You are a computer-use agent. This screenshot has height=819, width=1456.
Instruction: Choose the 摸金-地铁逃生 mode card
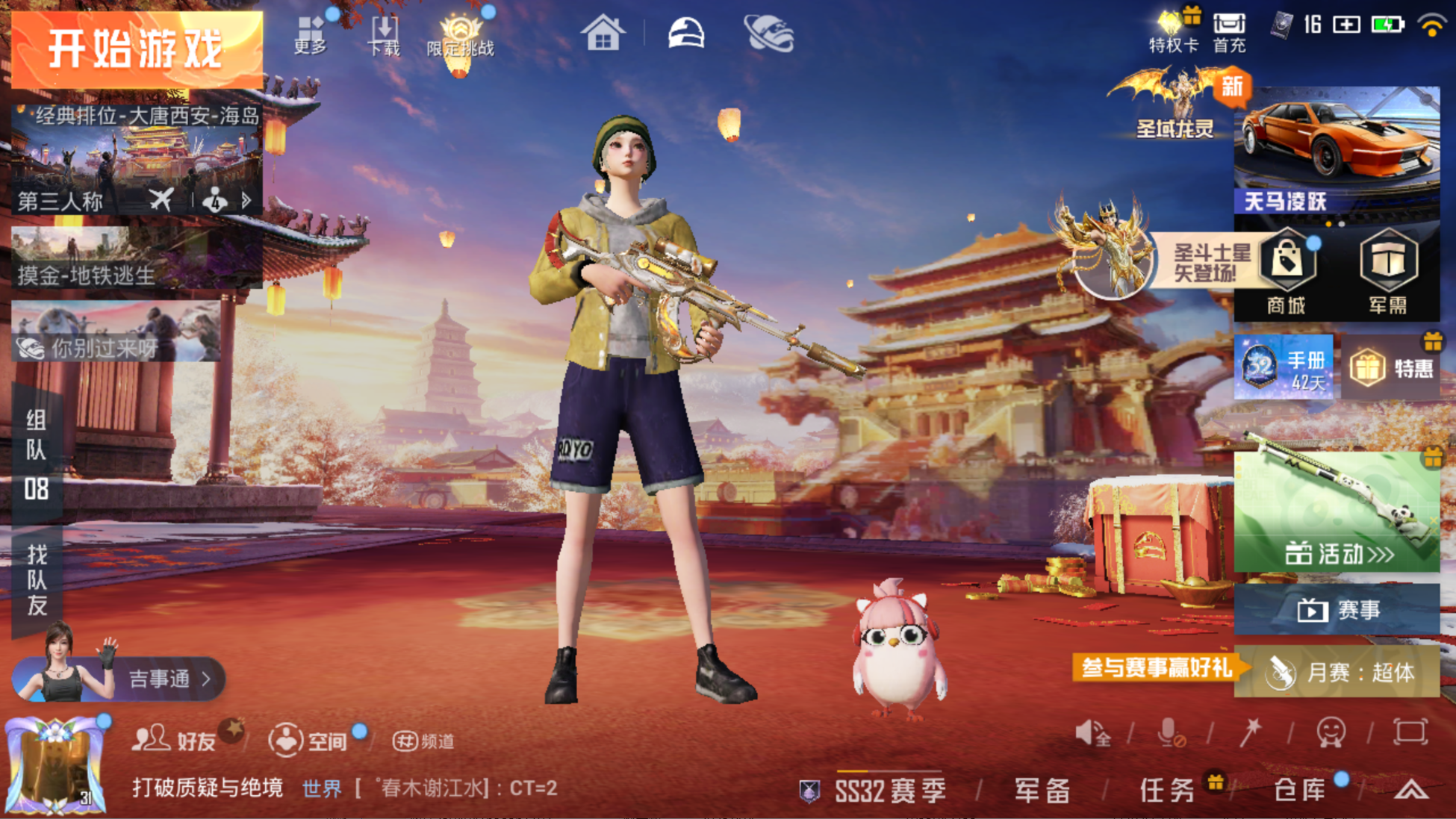[137, 258]
